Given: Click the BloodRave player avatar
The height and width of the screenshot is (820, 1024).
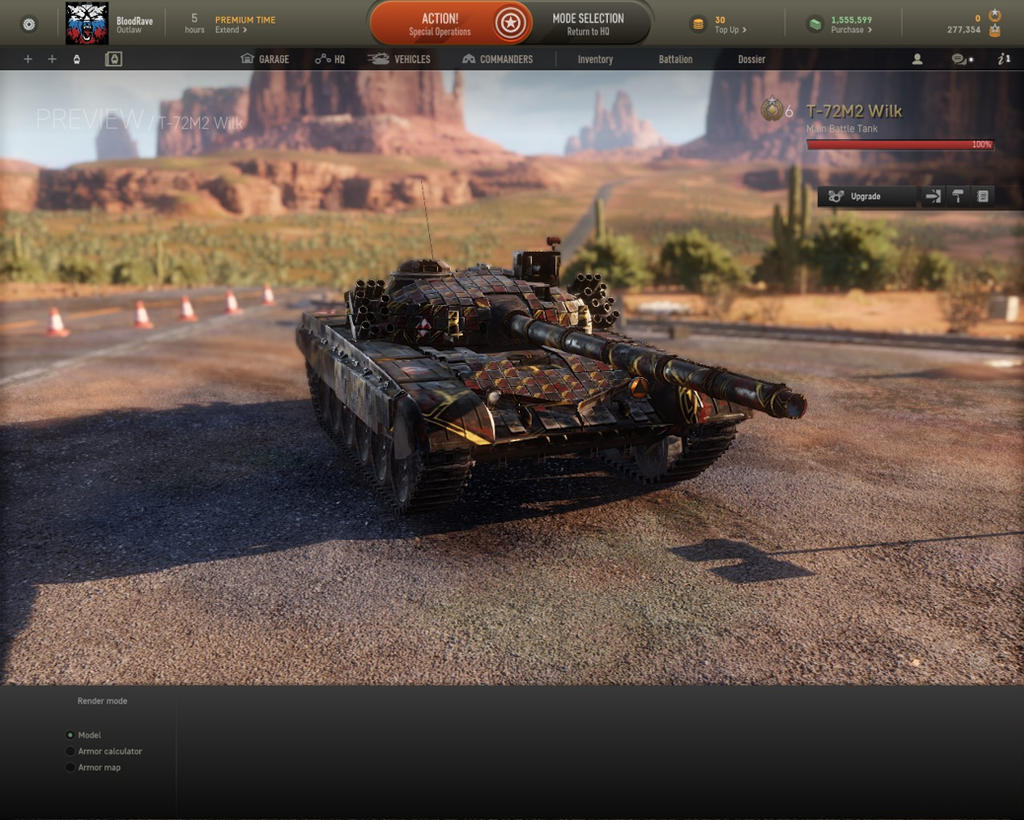Looking at the screenshot, I should pos(87,23).
